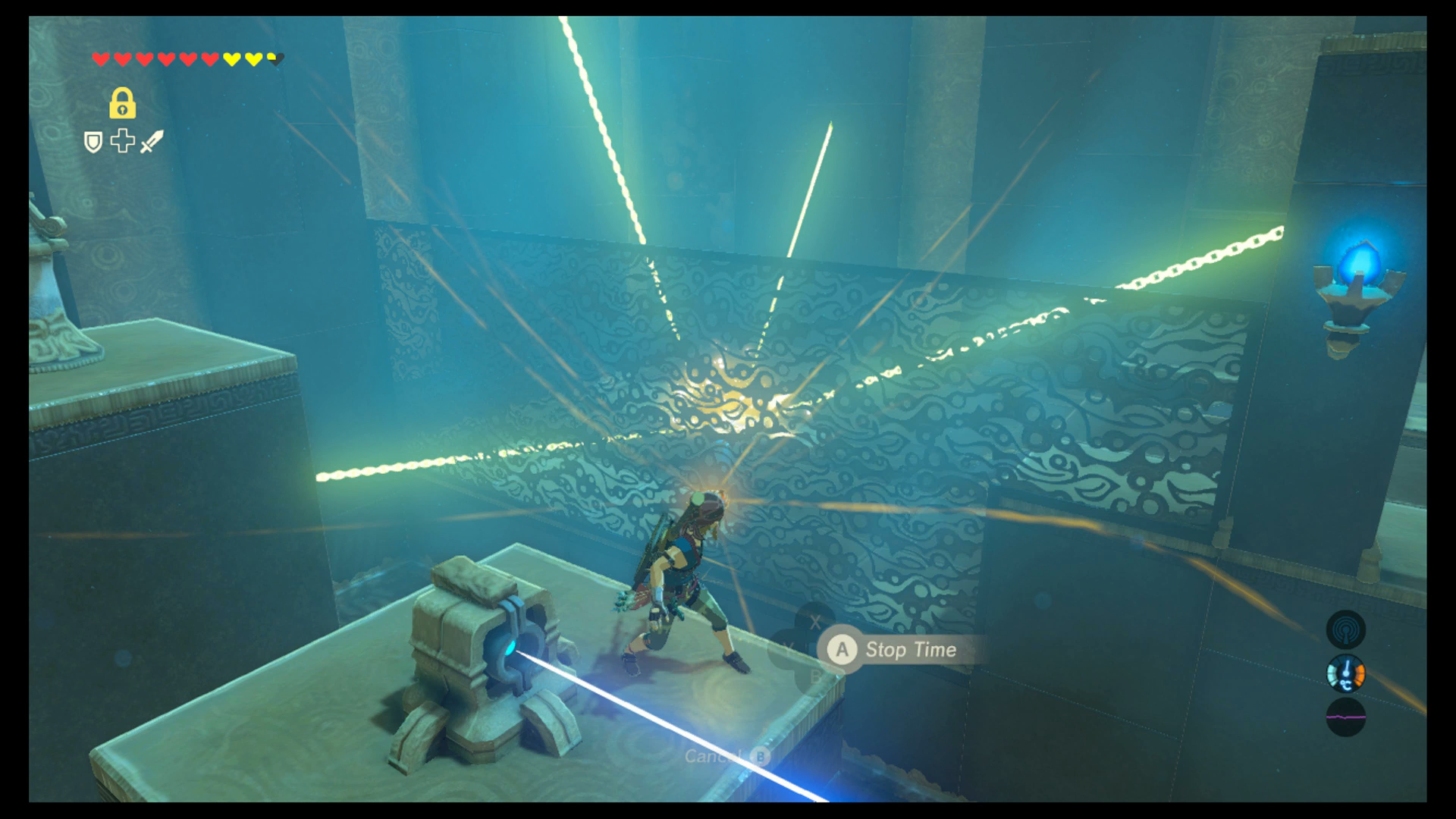Click the purple sound waveform line
1456x819 pixels.
coord(1345,717)
